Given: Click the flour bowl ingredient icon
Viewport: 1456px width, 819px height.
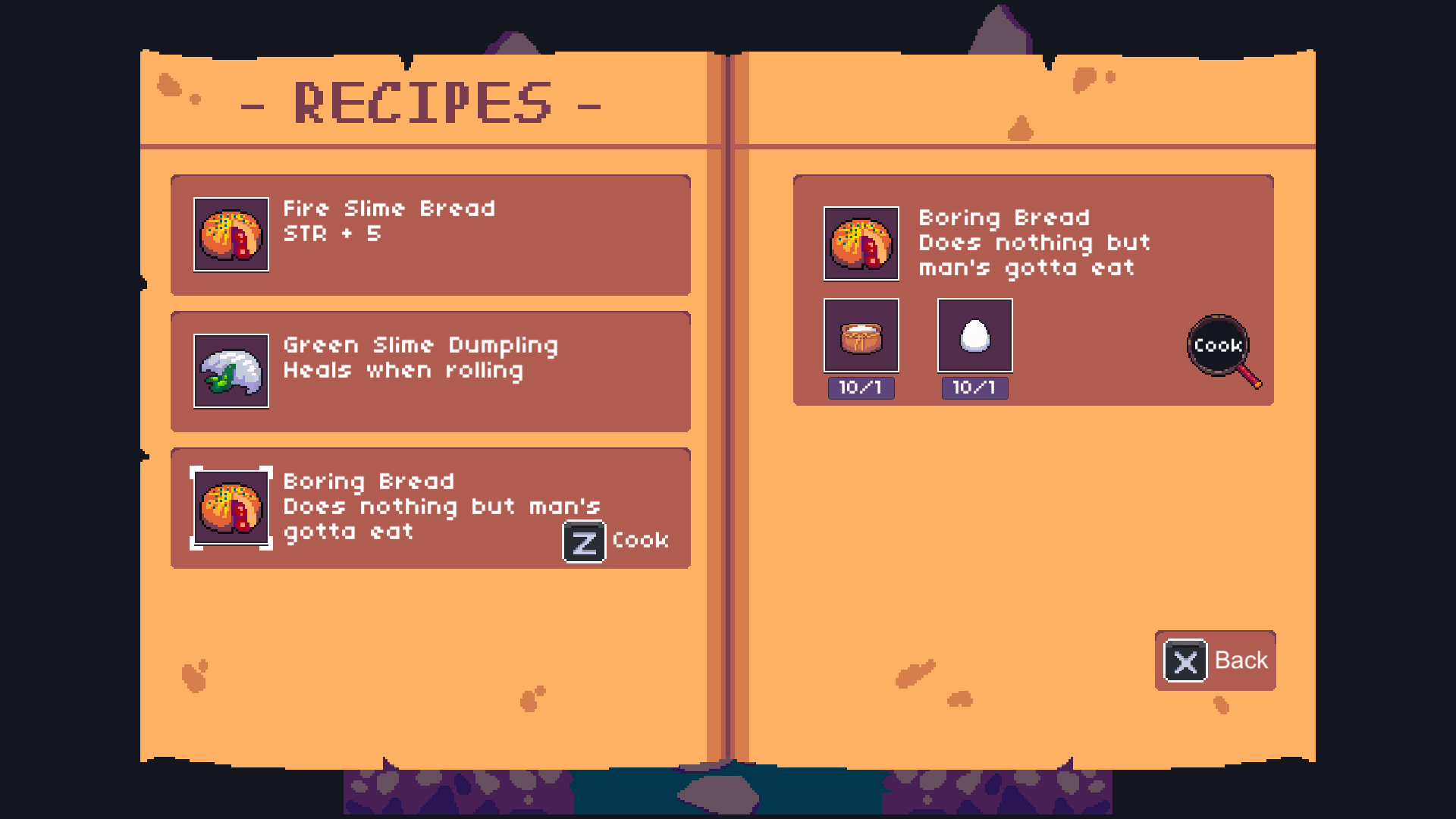Looking at the screenshot, I should (x=860, y=335).
